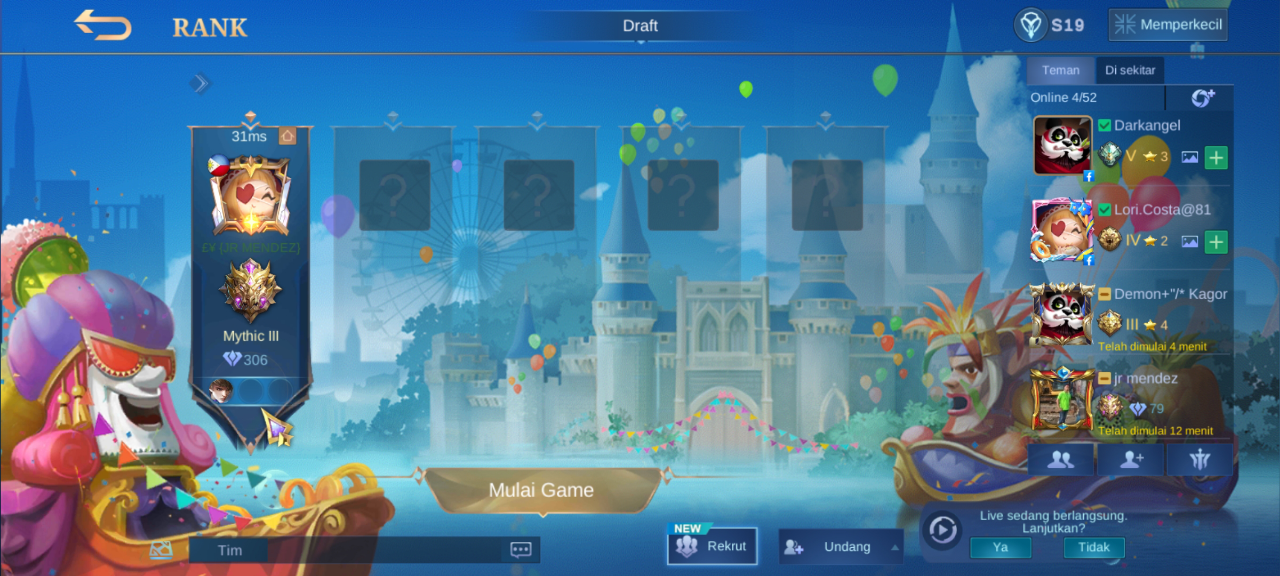Choose Ya to continue the live
Screen dimensions: 1280x576
pos(1000,548)
